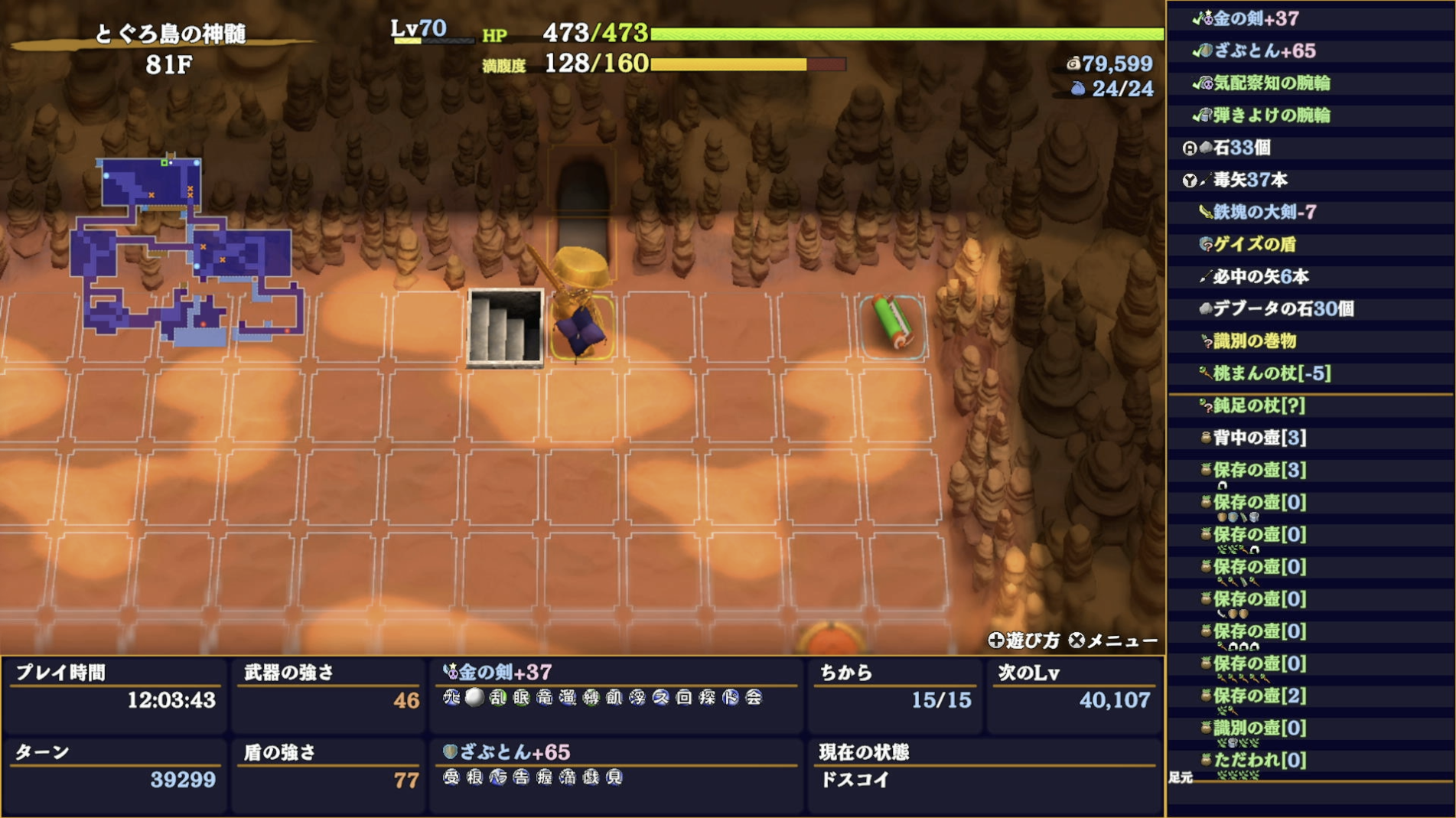The height and width of the screenshot is (818, 1456).
Task: Select the 識別の巻物 scroll
Action: [x=1254, y=341]
